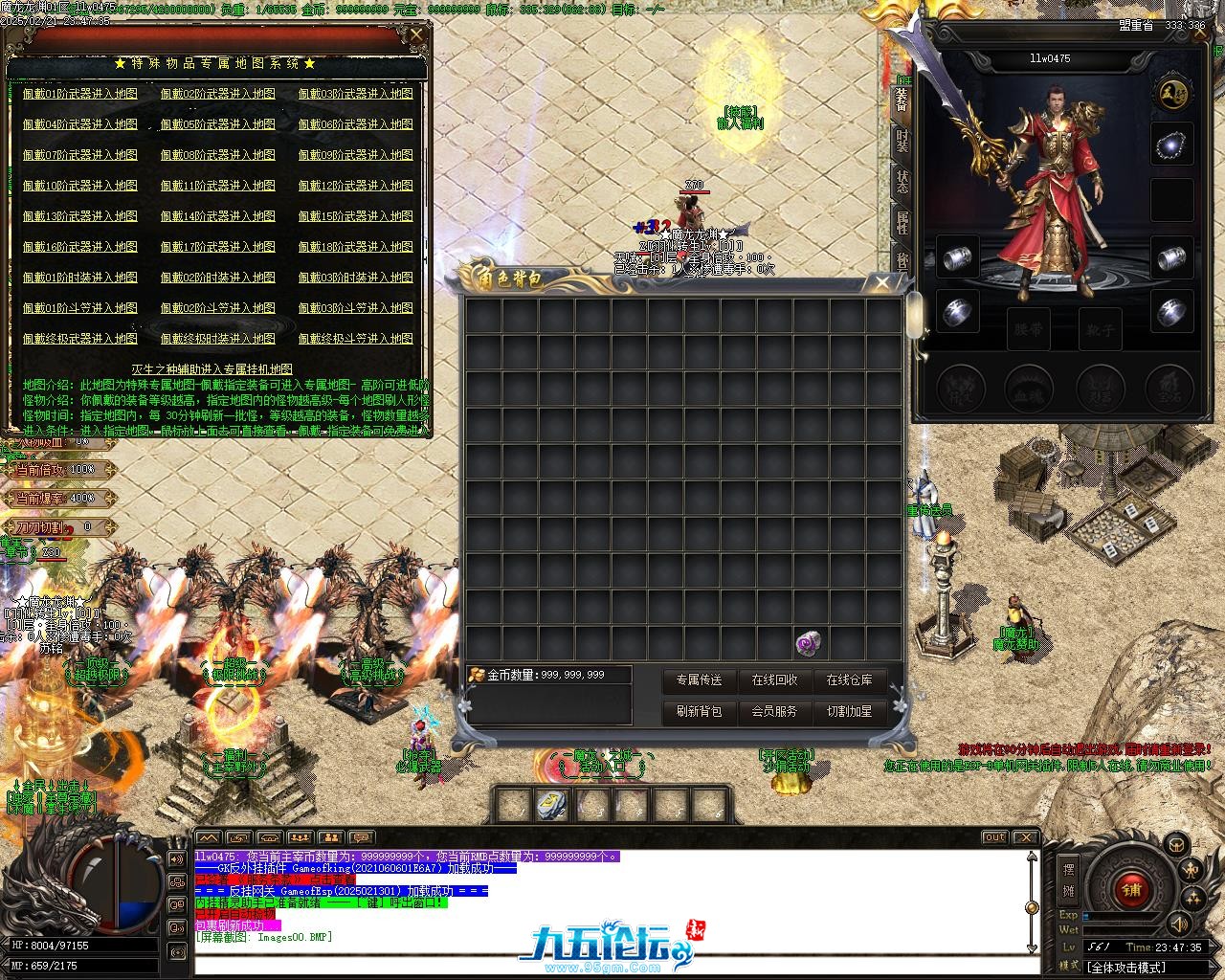Viewport: 1225px width, 980px height.
Task: Close the 角色背包 inventory window
Action: click(x=881, y=281)
